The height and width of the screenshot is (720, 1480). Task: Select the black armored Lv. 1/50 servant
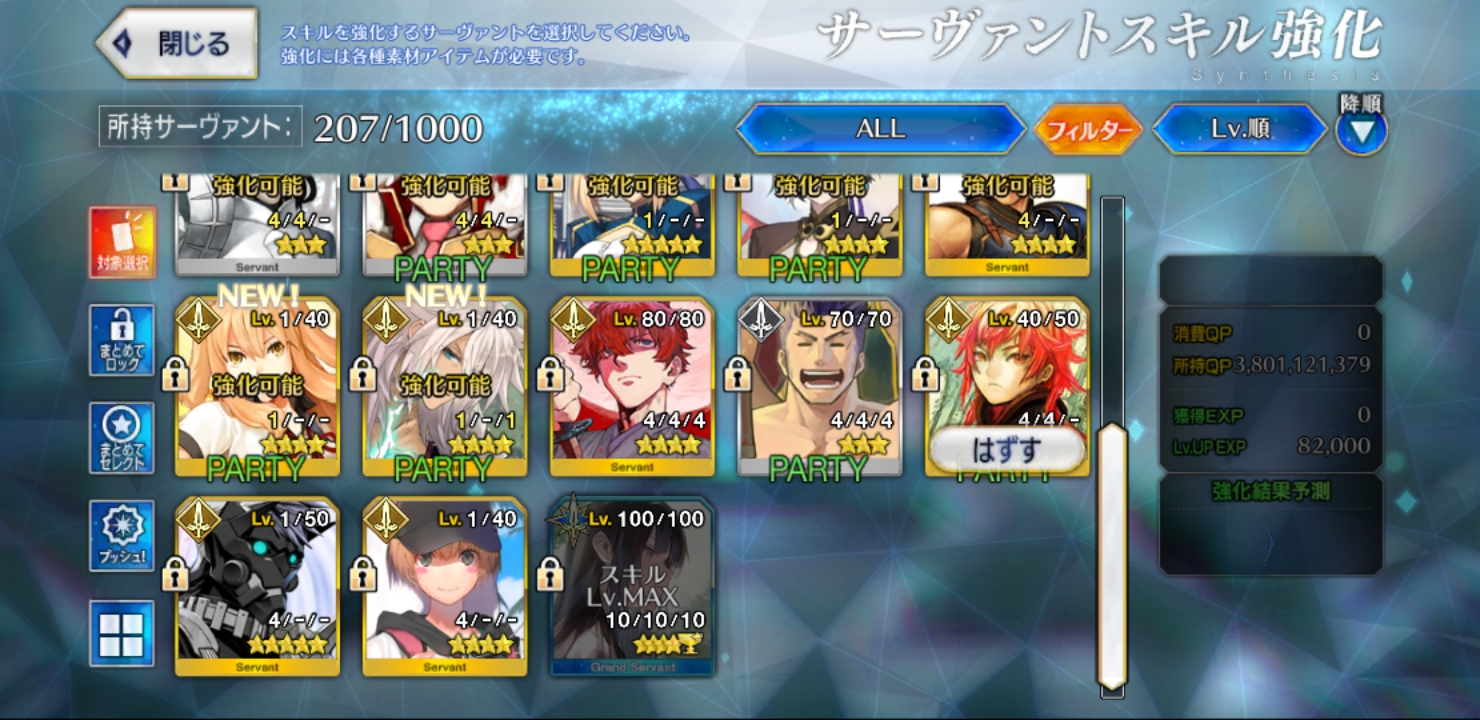[x=257, y=585]
